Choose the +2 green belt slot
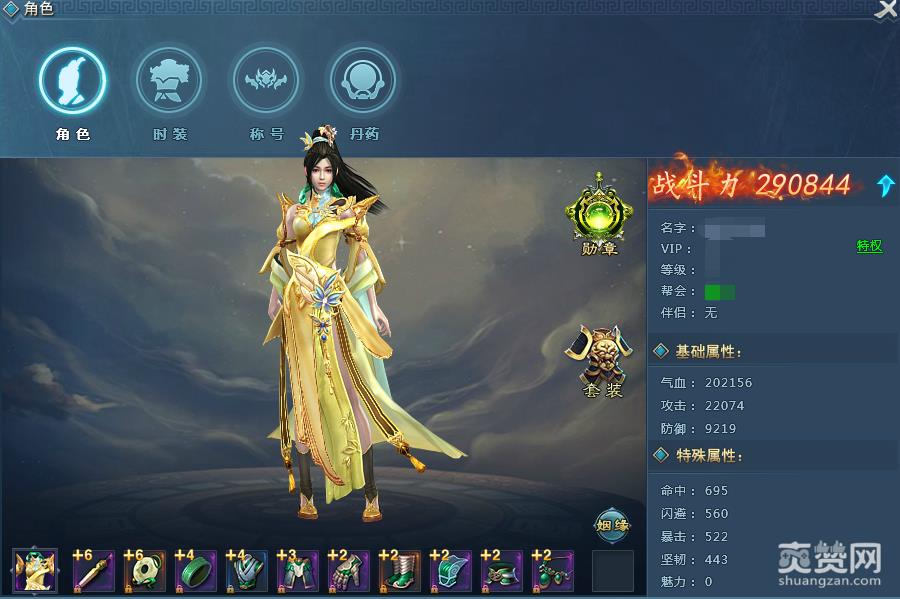The height and width of the screenshot is (599, 900). (502, 571)
